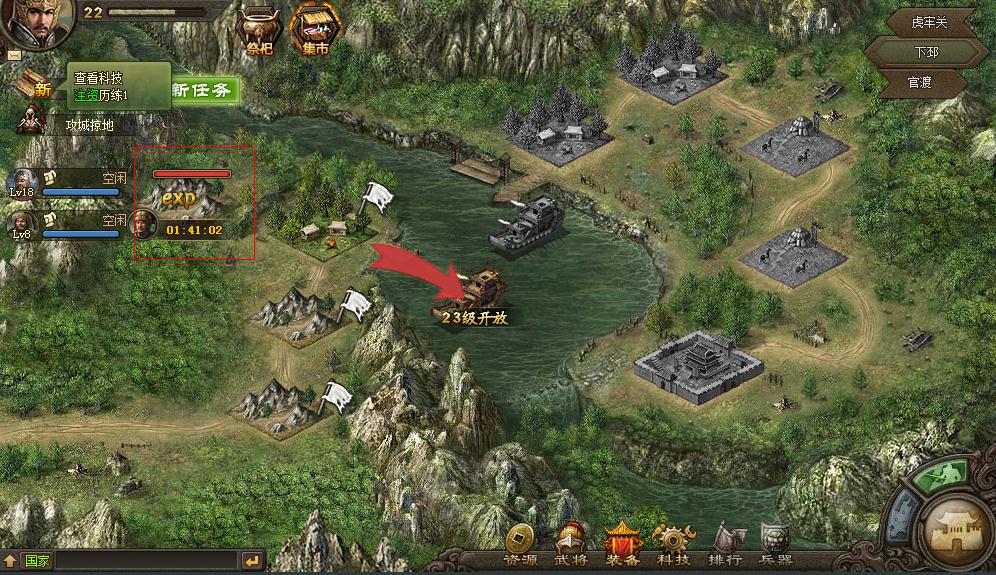Open the 资源 resources menu
Screen dimensions: 996x575
(519, 545)
